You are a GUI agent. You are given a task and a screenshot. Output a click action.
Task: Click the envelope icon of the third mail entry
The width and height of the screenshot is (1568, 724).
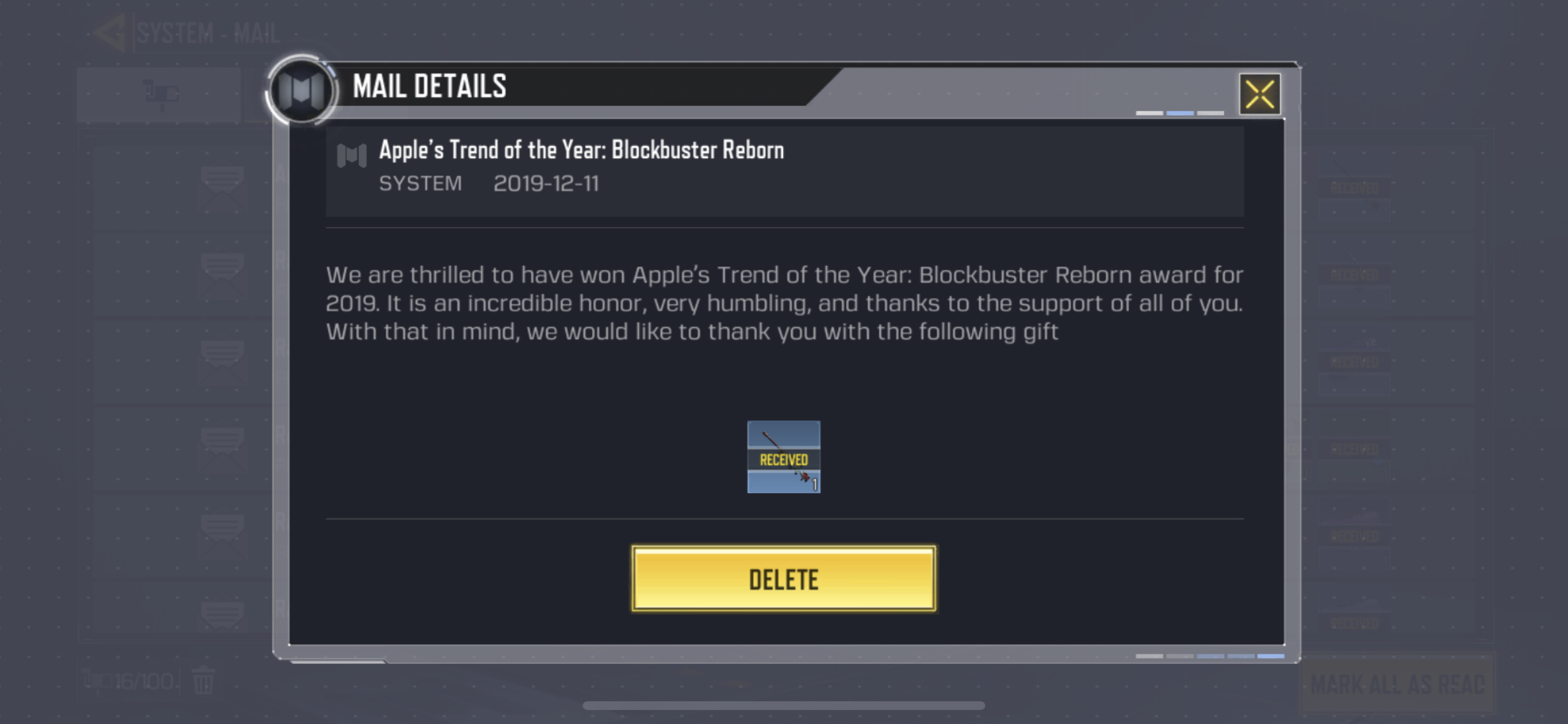(x=222, y=359)
